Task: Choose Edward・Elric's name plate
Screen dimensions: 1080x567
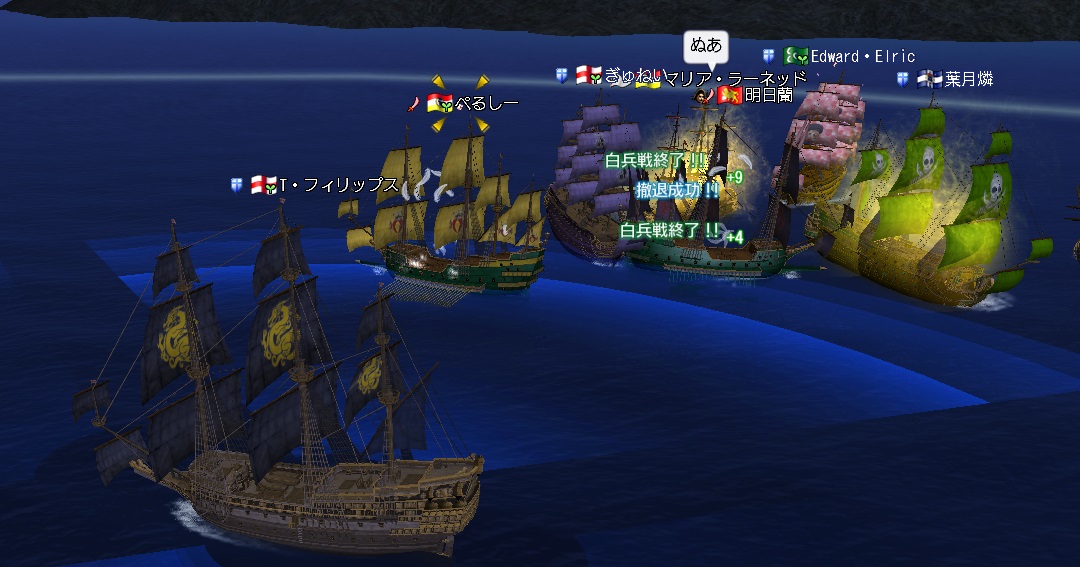Action: [x=862, y=57]
